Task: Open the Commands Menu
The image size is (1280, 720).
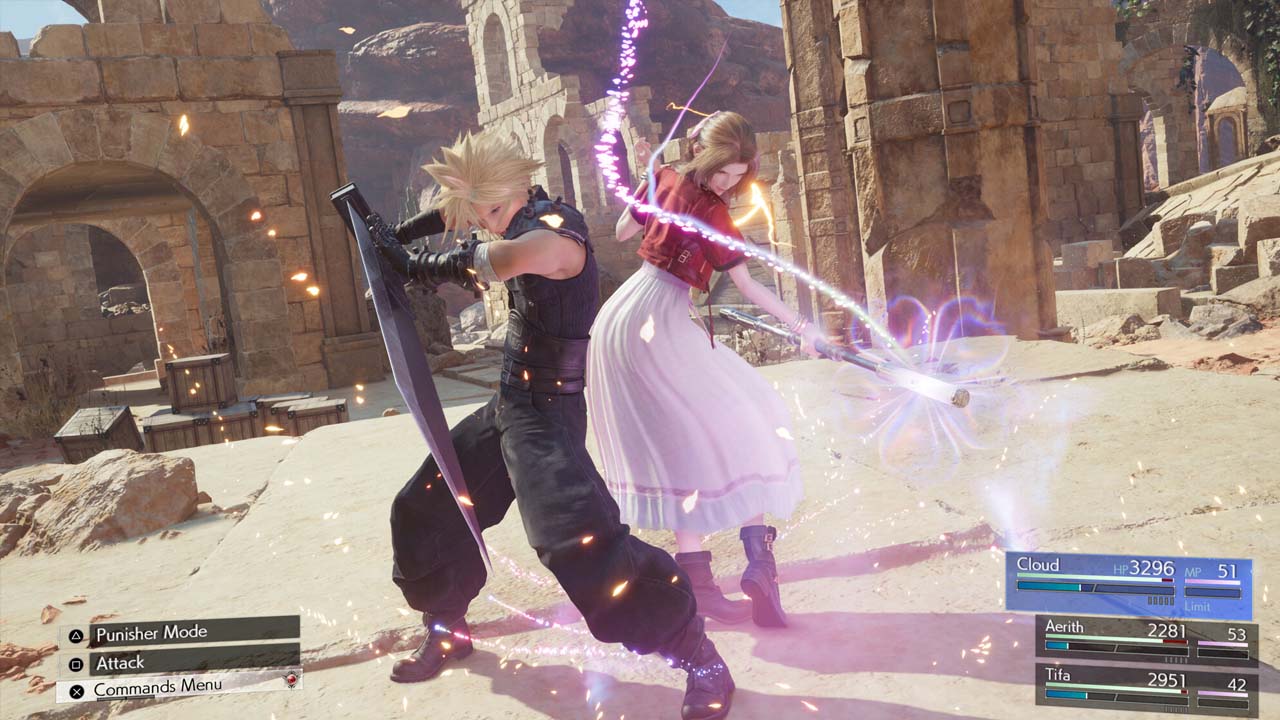Action: (180, 688)
